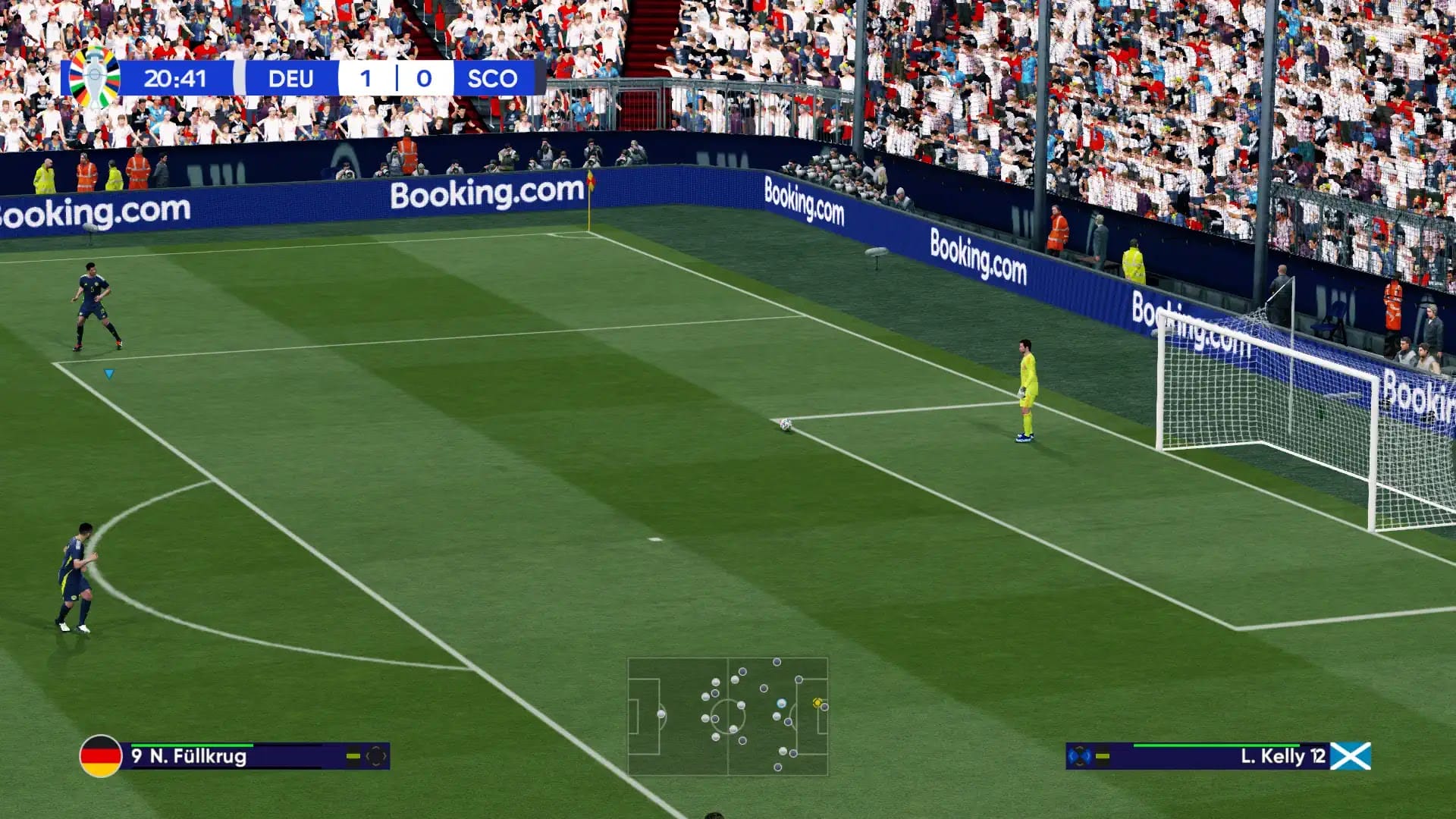Viewport: 1456px width, 819px height.
Task: Click the Germany flag icon
Action: tap(101, 756)
